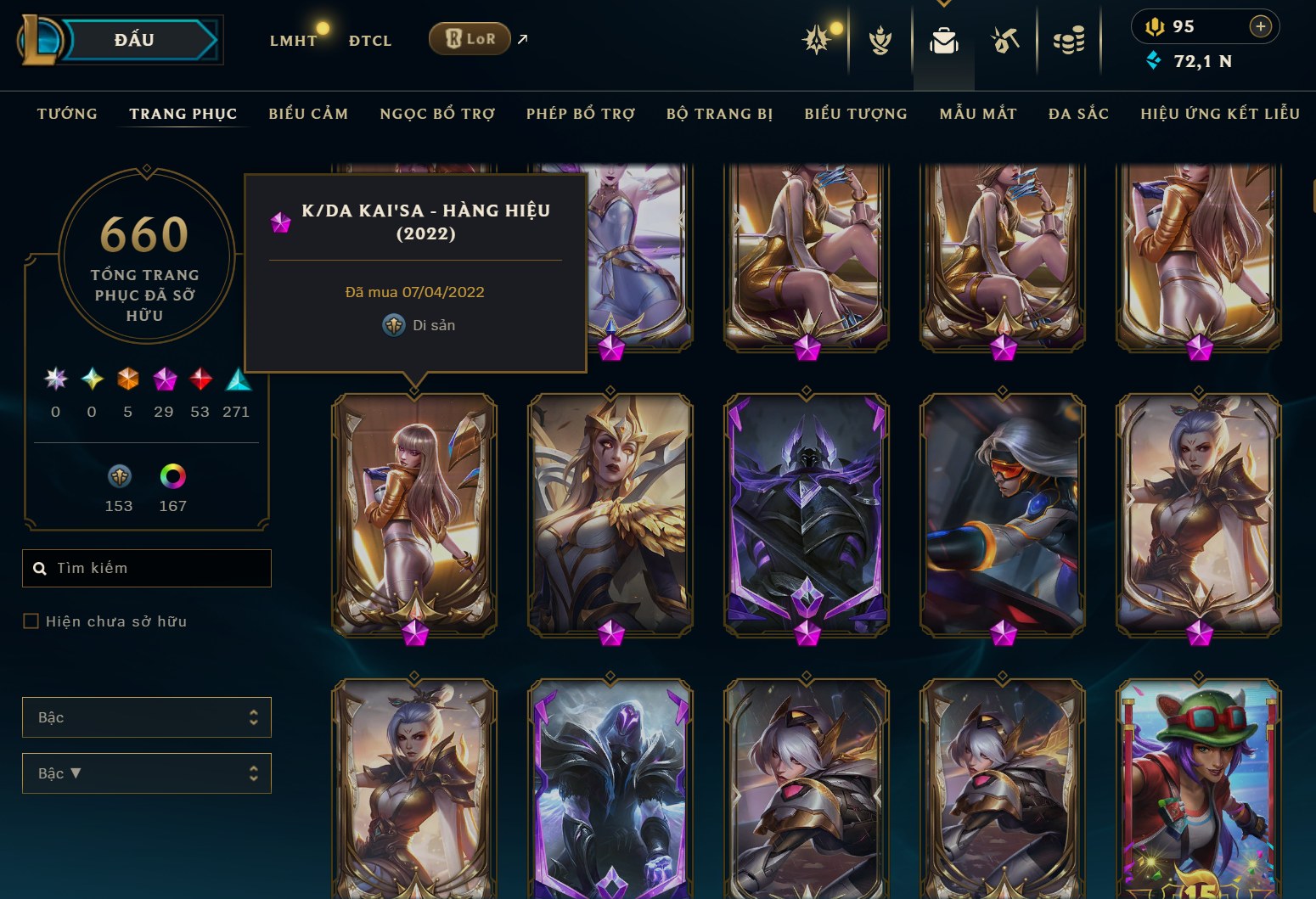
Task: Open the Clash trophy icon
Action: [880, 38]
